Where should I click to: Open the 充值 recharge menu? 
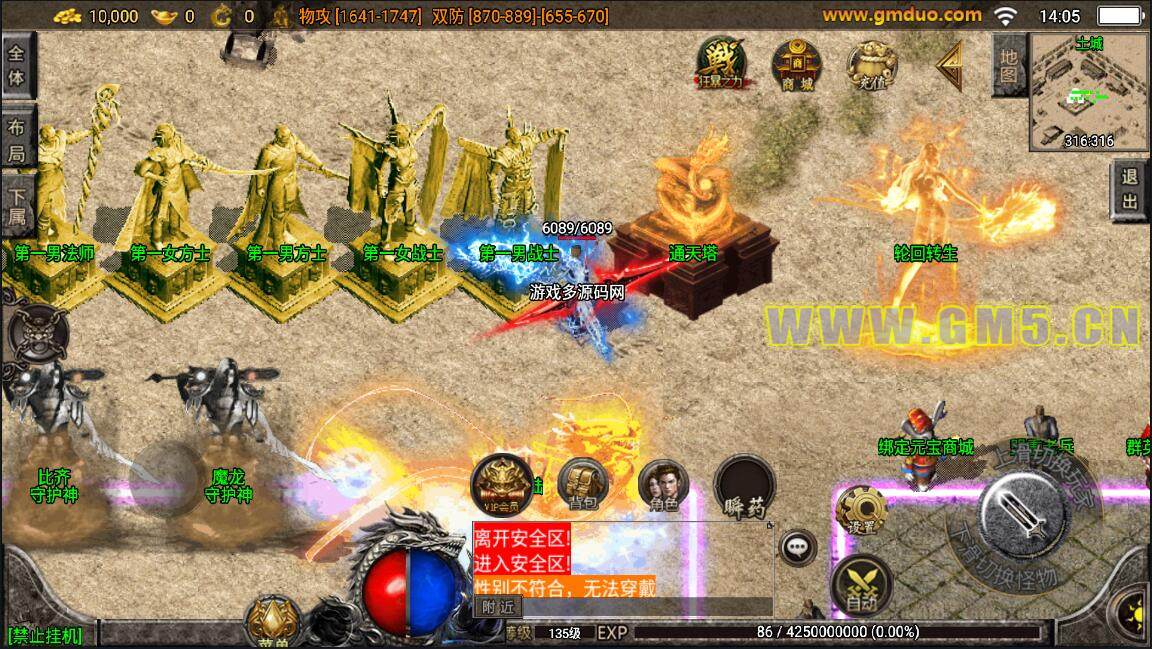click(870, 64)
